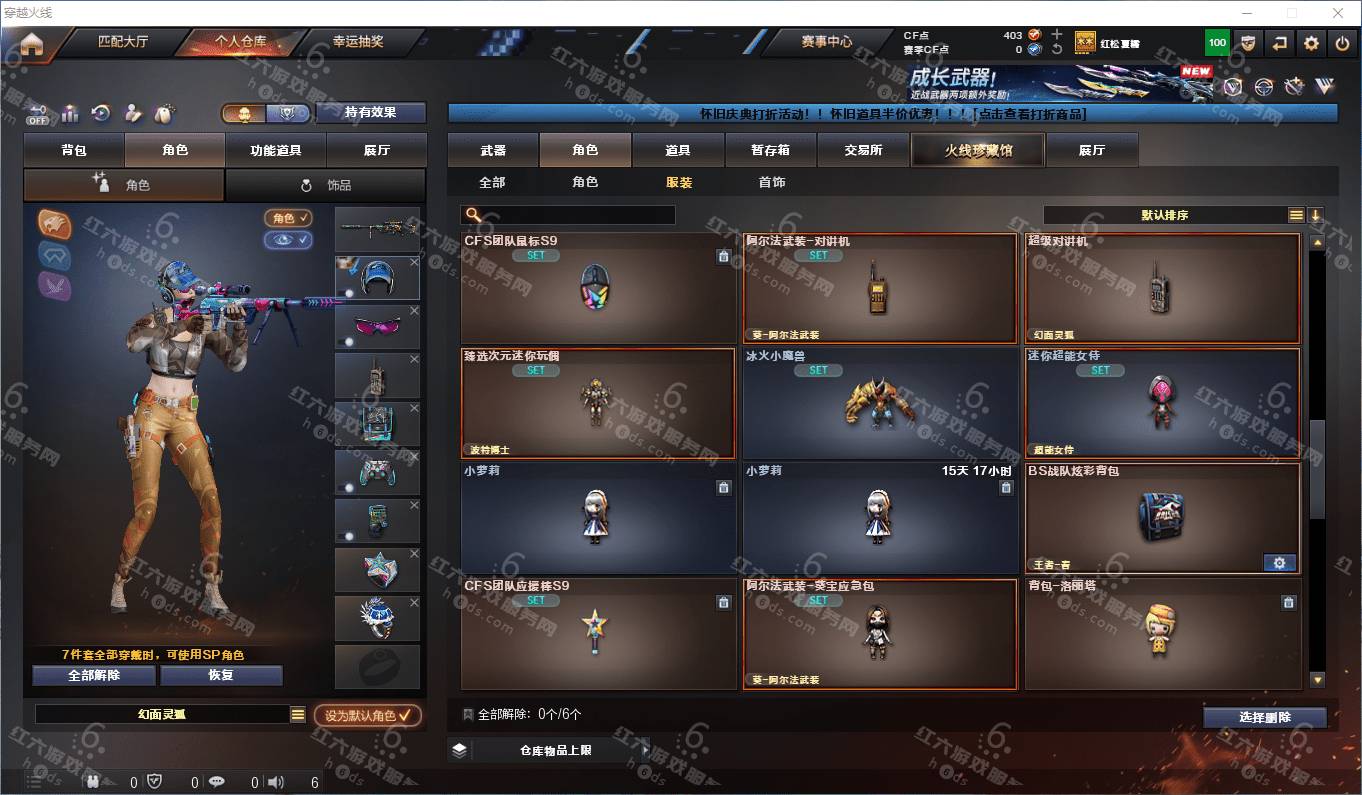Screen dimensions: 1362x795
Task: Go to the 匹配大厅 lobby tab
Action: click(122, 42)
